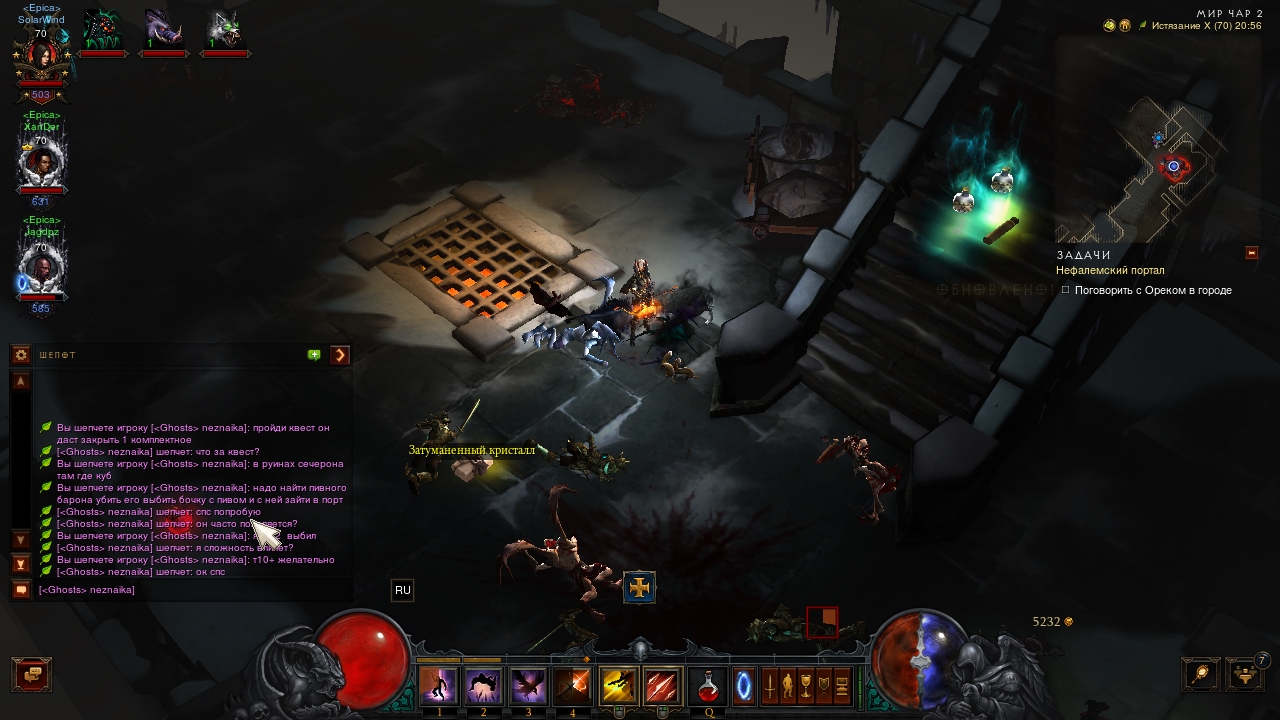Screen dimensions: 1280x720
Task: Open the sword menu button
Action: [x=770, y=686]
